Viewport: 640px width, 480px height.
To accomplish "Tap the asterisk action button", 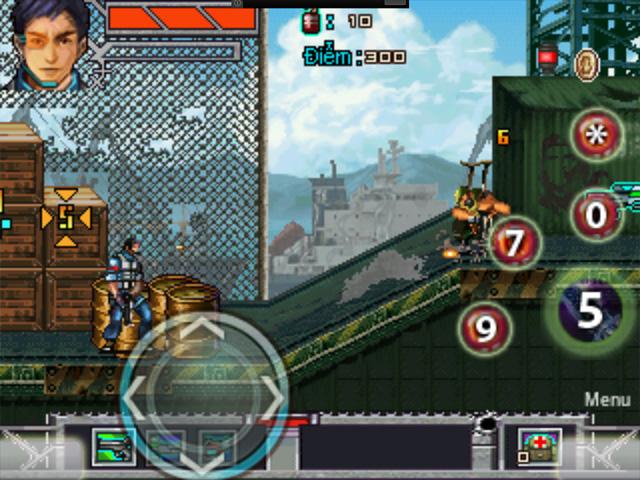I will (598, 136).
